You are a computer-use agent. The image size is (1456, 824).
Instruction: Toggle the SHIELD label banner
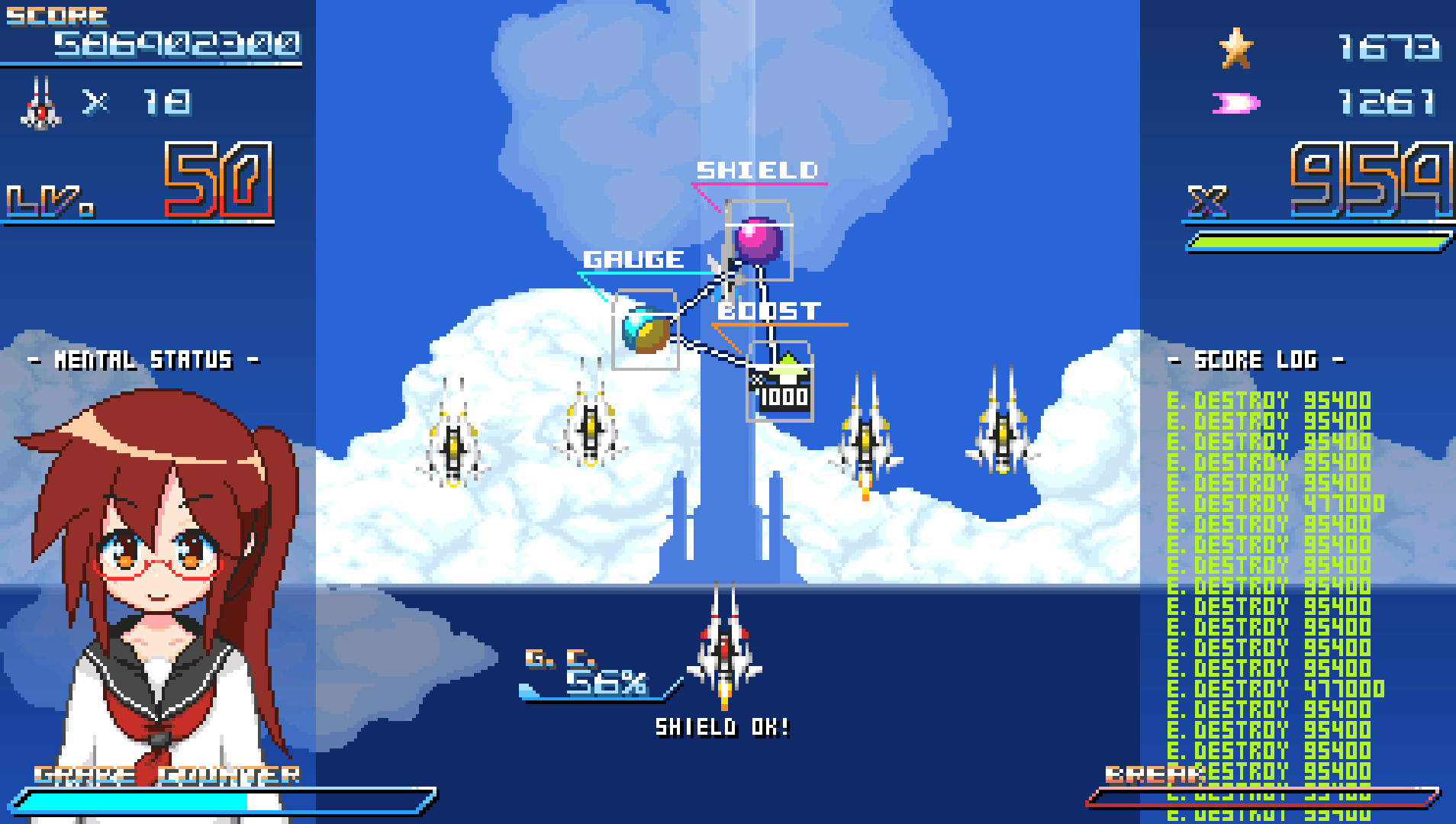click(757, 172)
